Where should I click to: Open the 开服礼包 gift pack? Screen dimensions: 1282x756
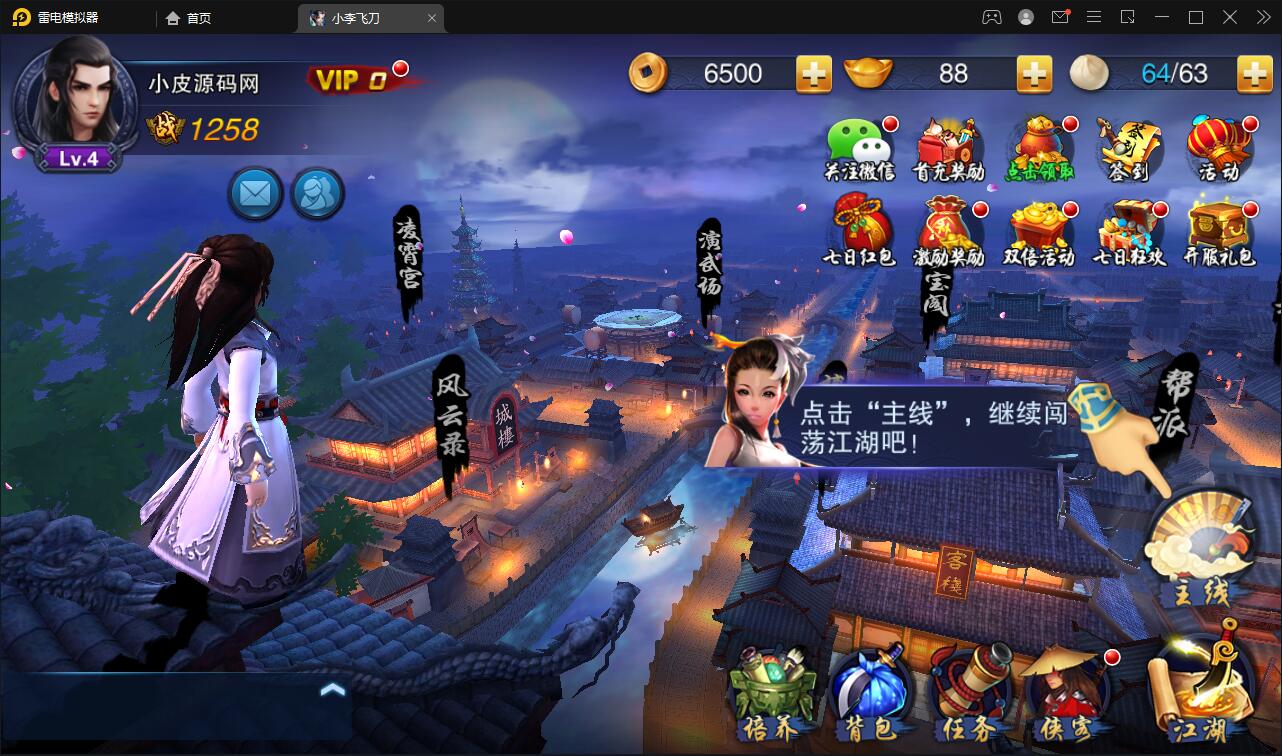pyautogui.click(x=1219, y=232)
